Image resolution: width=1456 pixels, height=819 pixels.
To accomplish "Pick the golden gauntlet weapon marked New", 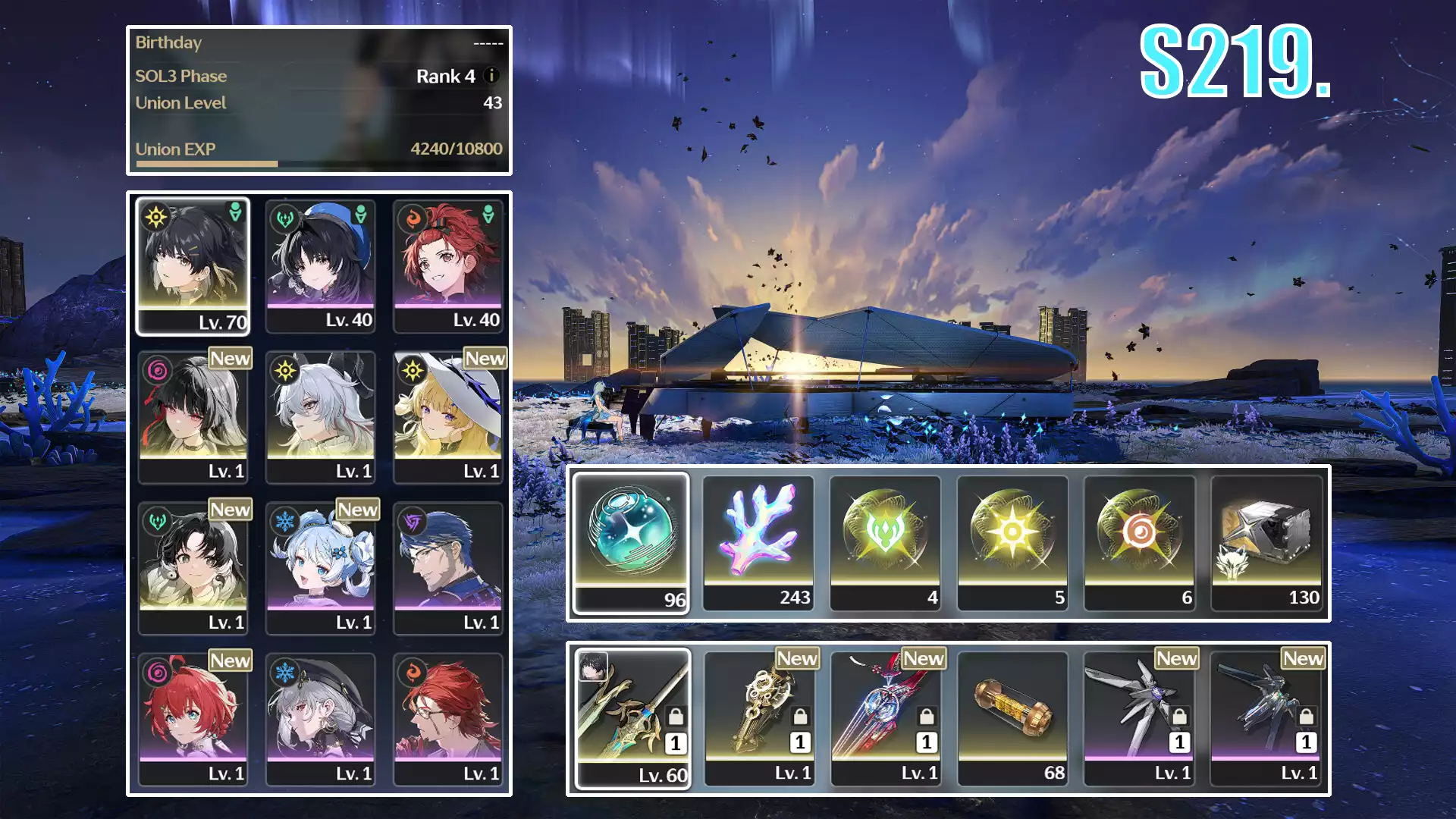I will pos(759,718).
